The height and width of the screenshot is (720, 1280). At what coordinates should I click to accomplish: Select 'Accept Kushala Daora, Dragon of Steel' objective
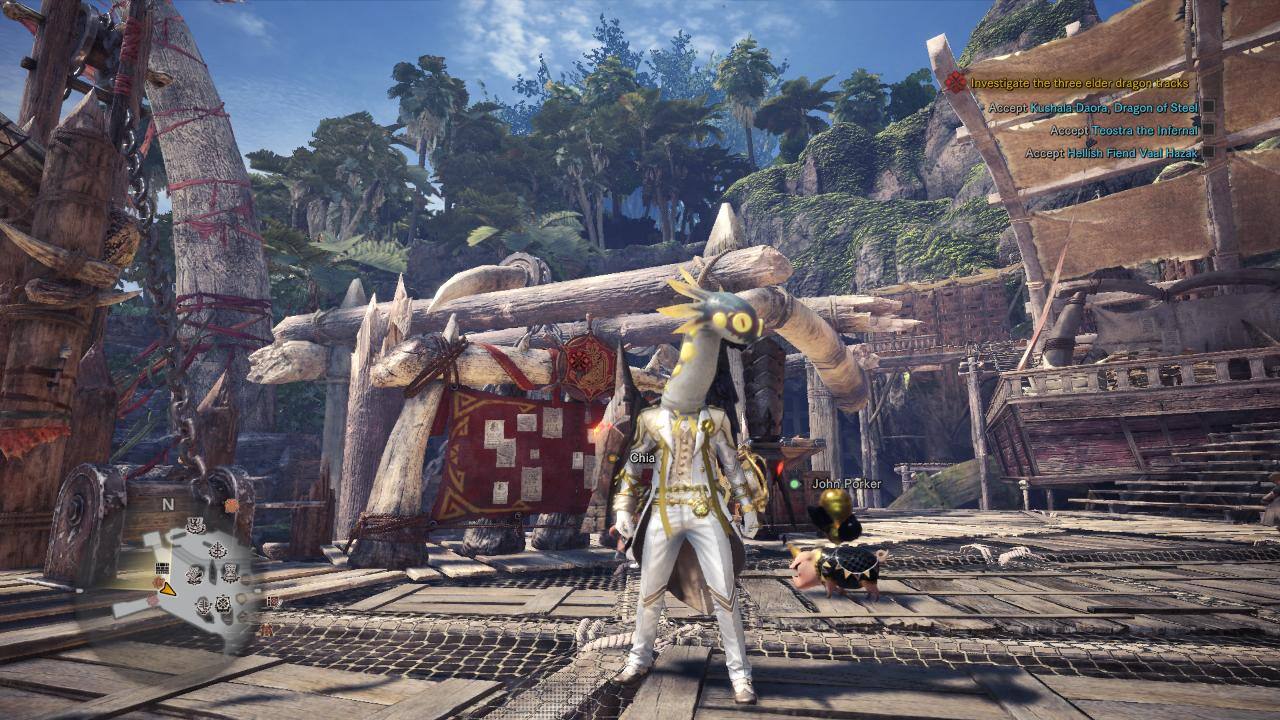(1093, 107)
